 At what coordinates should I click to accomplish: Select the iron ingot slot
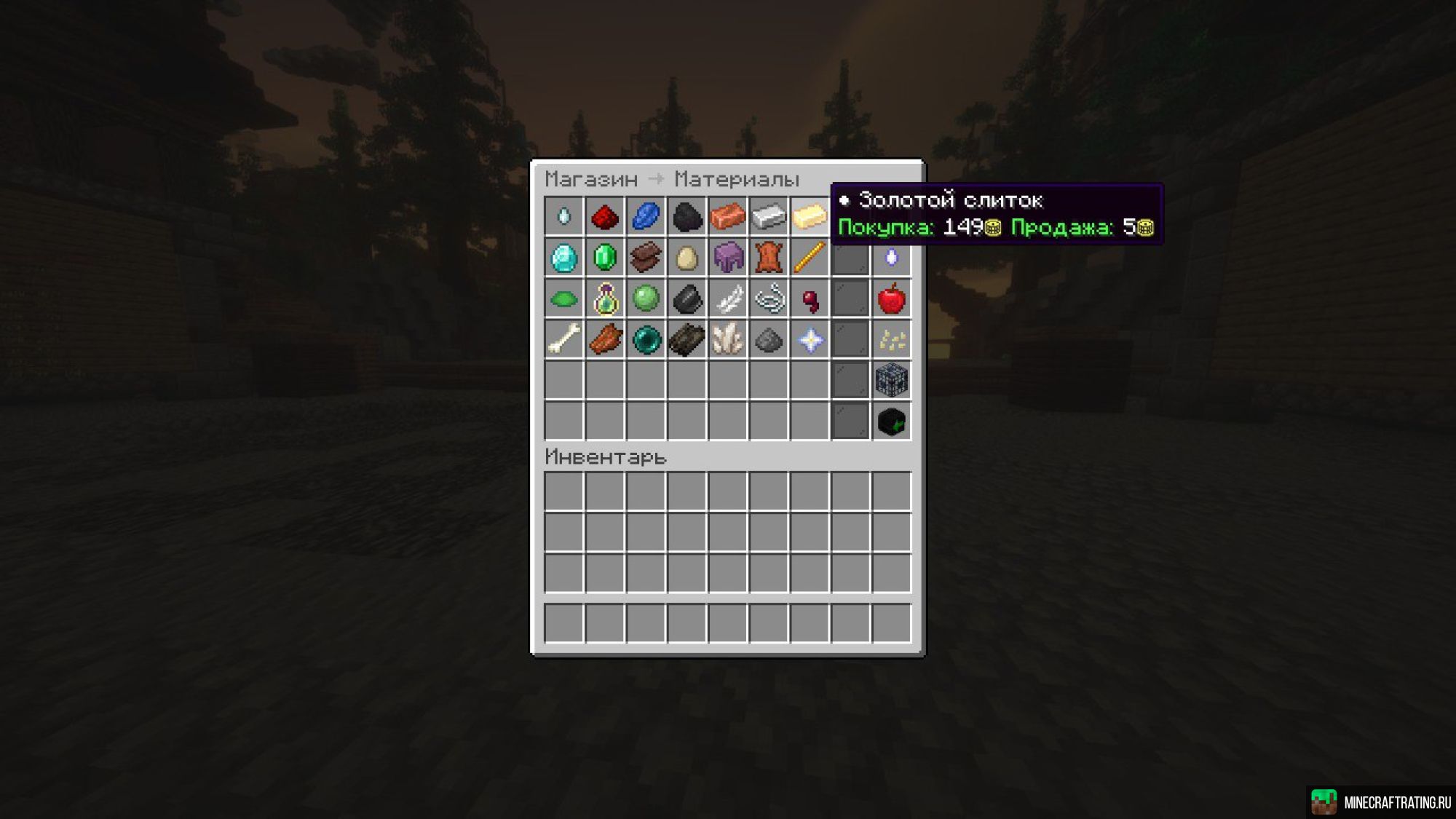tap(768, 216)
